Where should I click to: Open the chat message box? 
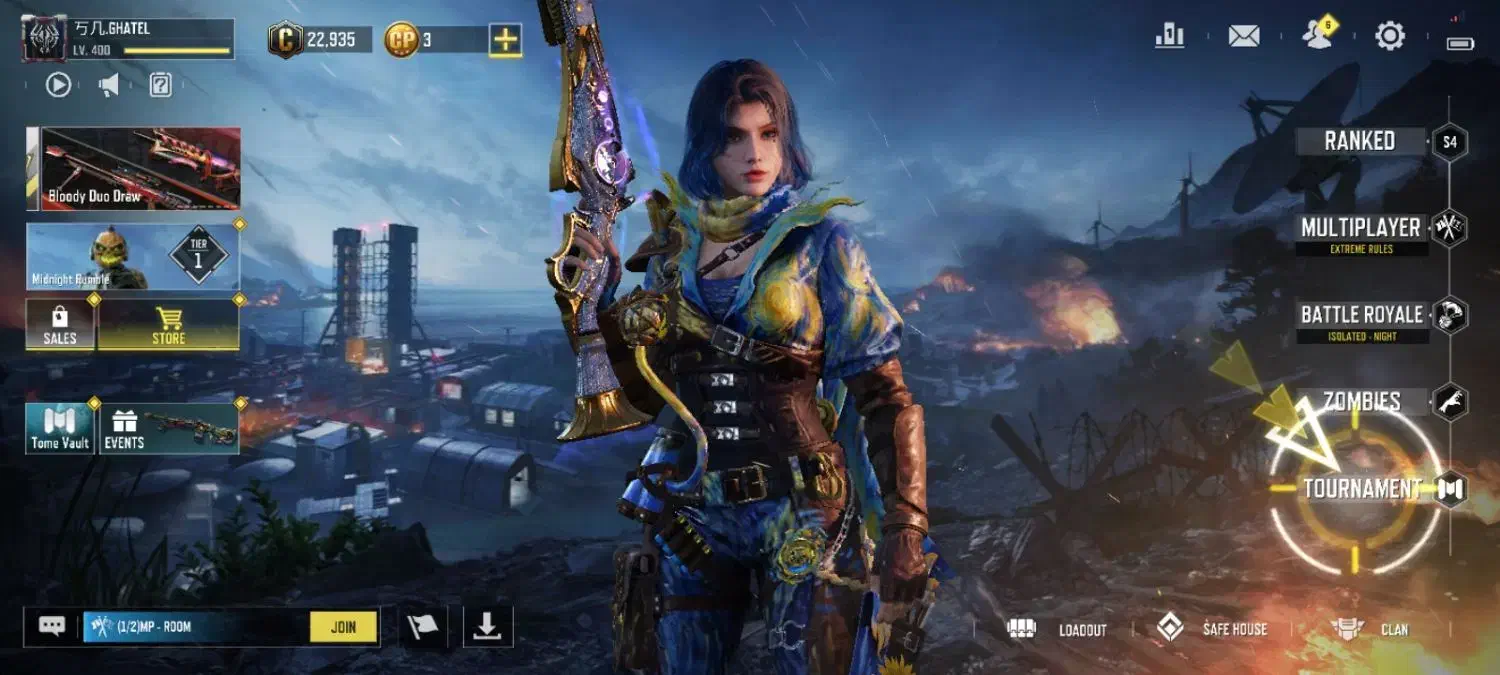(52, 626)
